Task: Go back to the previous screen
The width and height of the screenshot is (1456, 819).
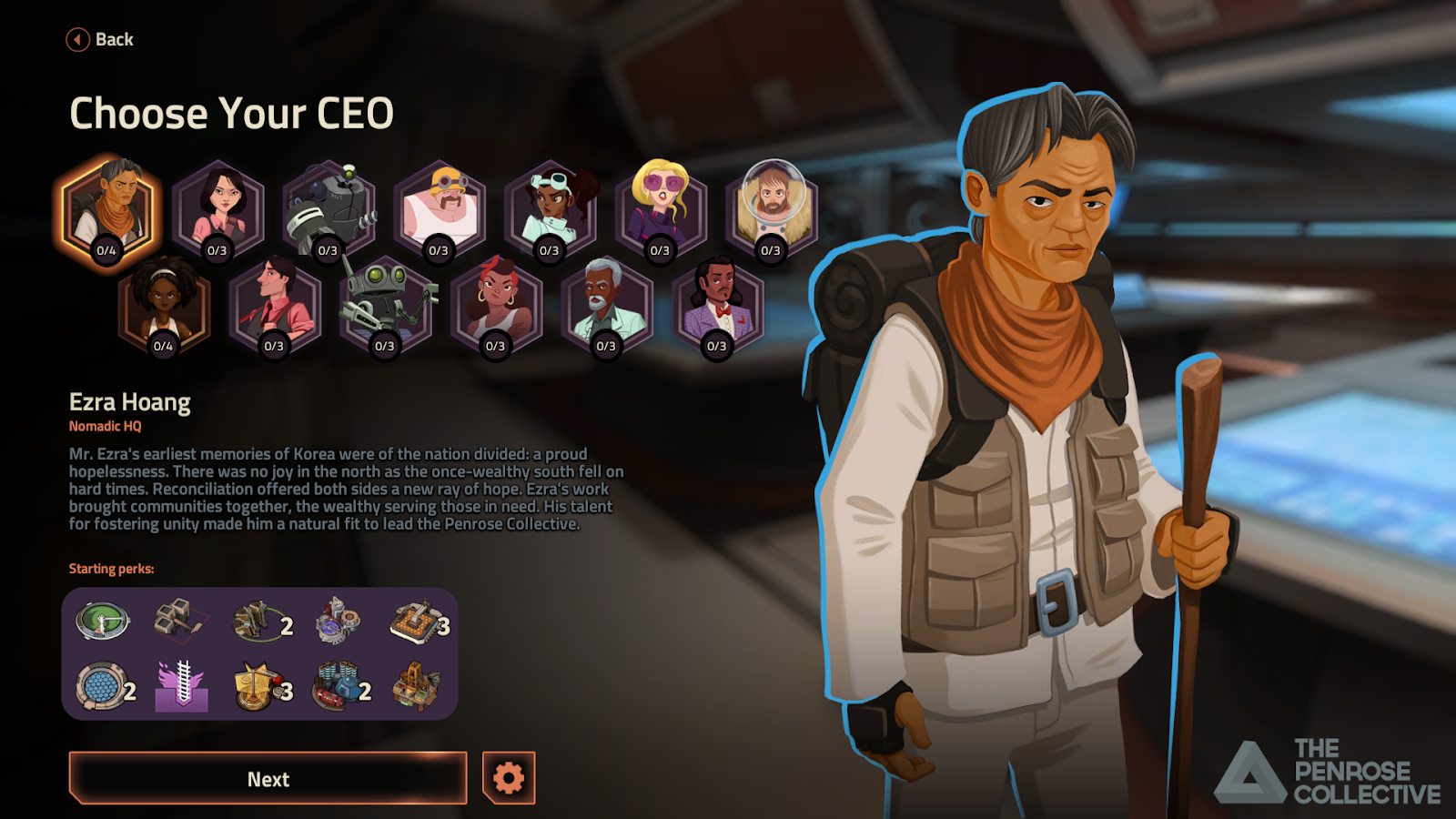Action: [100, 39]
